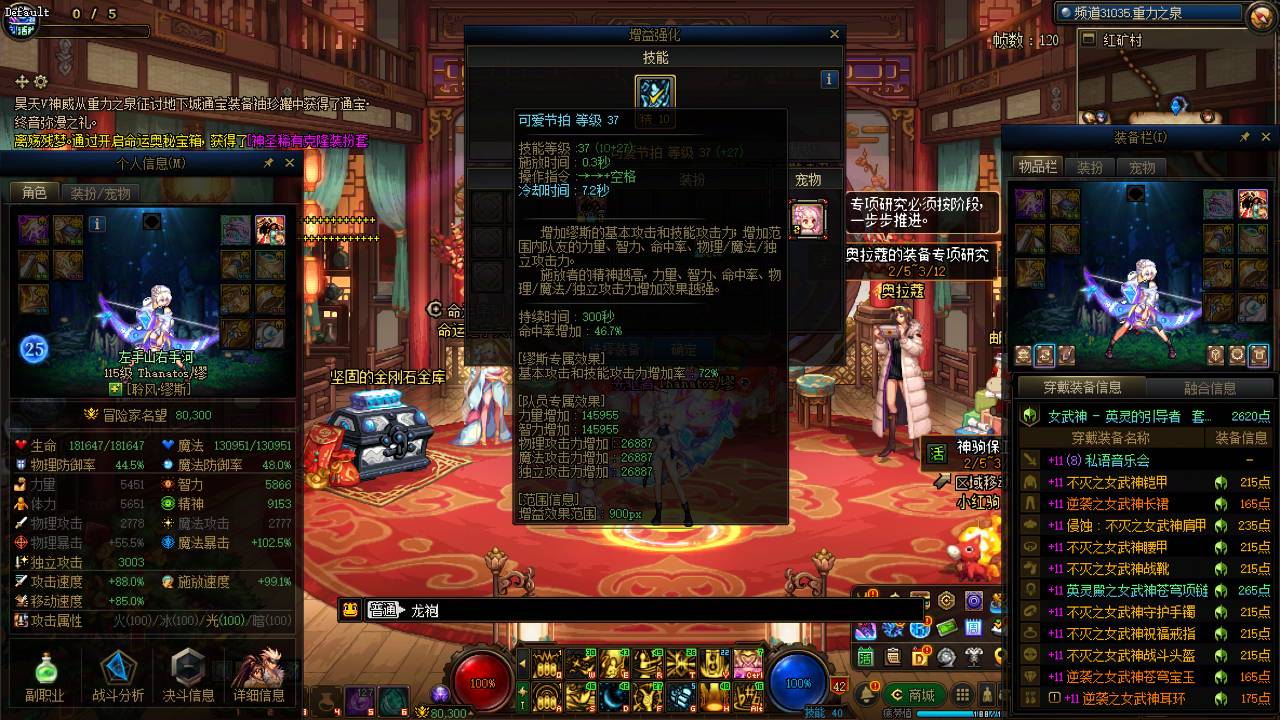Switch to the 装扮 tab in 装备栏
This screenshot has width=1280, height=720.
tap(1090, 168)
